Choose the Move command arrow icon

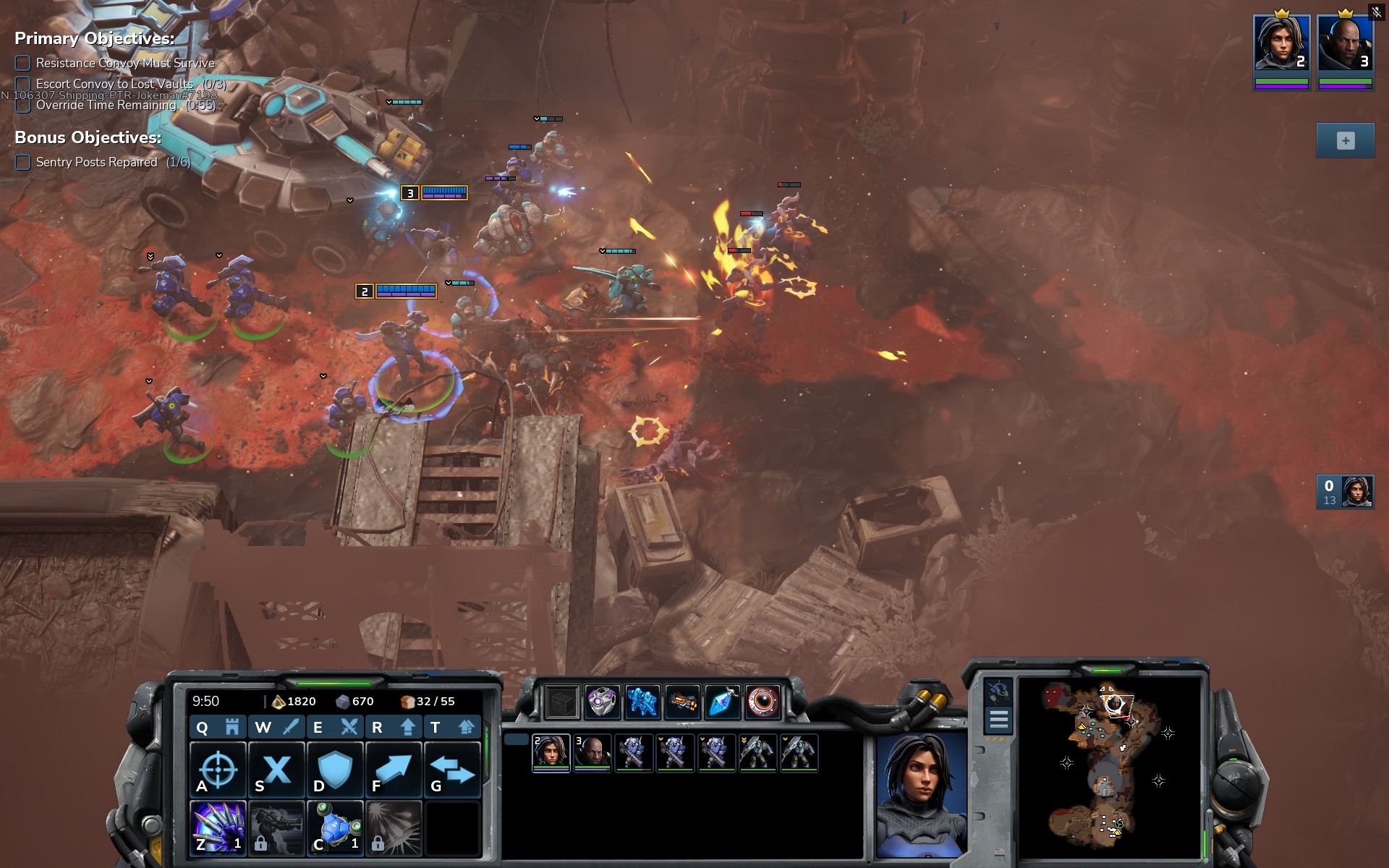[394, 770]
